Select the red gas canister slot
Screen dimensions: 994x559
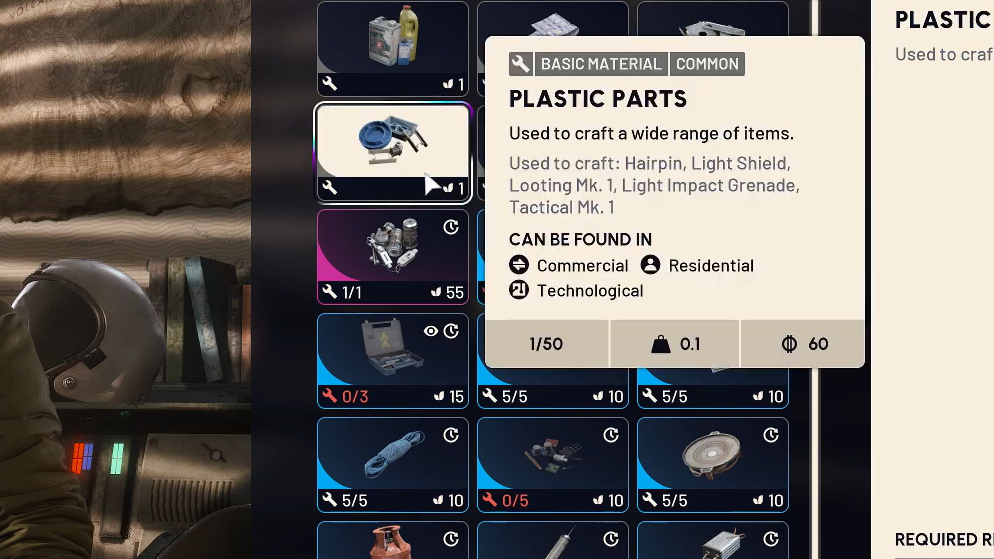[x=392, y=541]
